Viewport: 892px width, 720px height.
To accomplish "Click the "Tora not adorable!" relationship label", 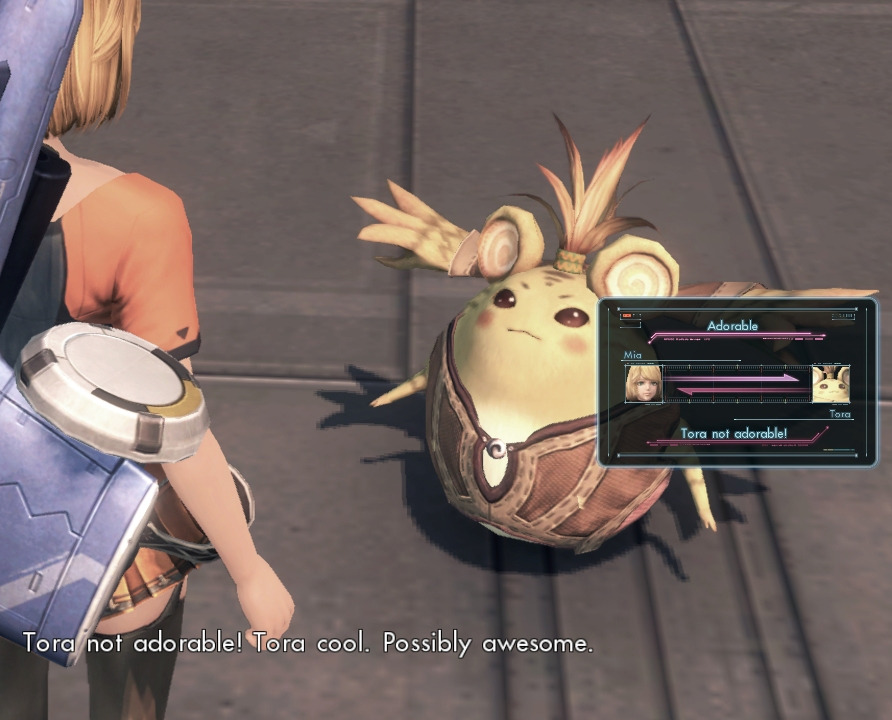I will point(733,433).
